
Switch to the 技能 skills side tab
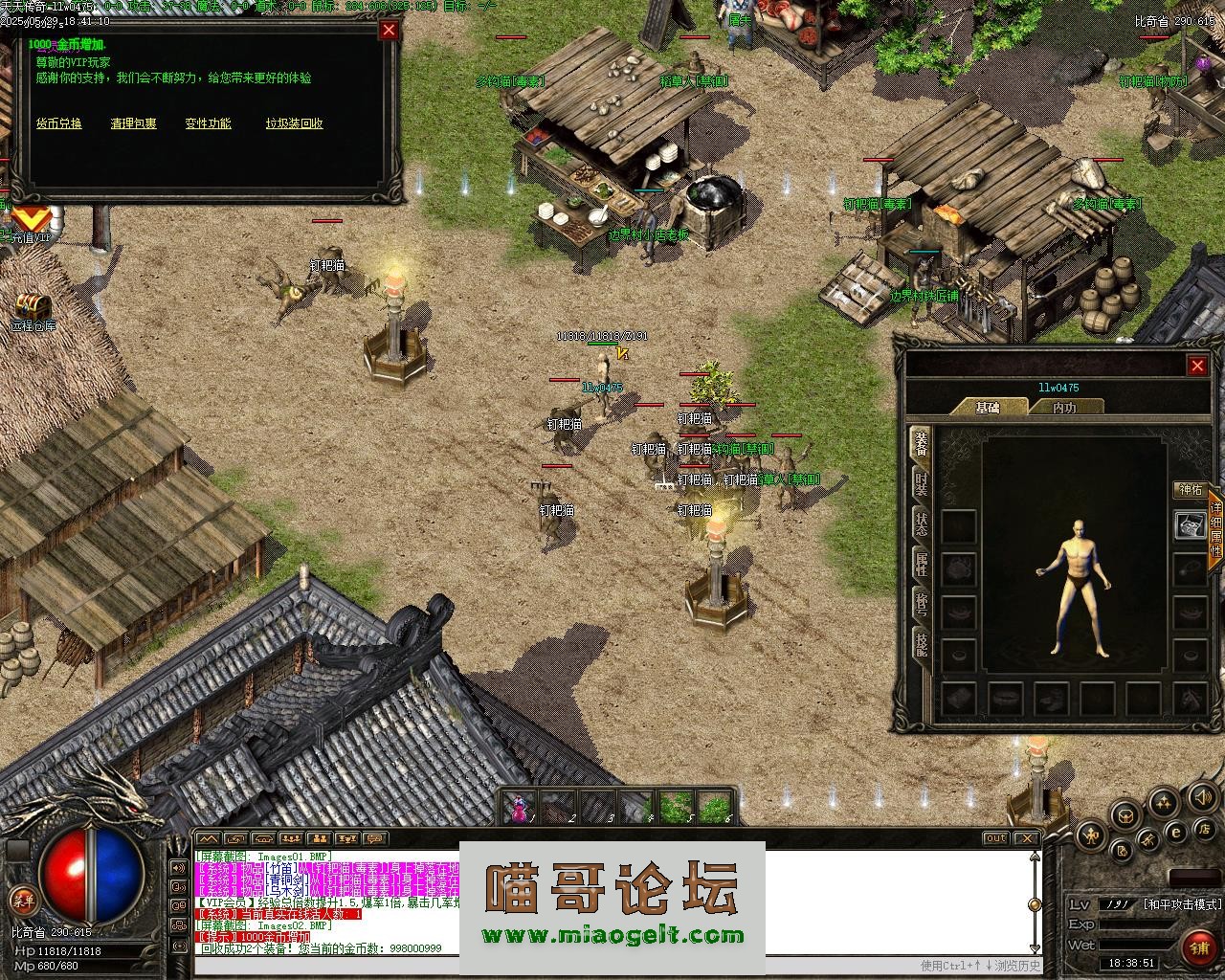point(921,644)
